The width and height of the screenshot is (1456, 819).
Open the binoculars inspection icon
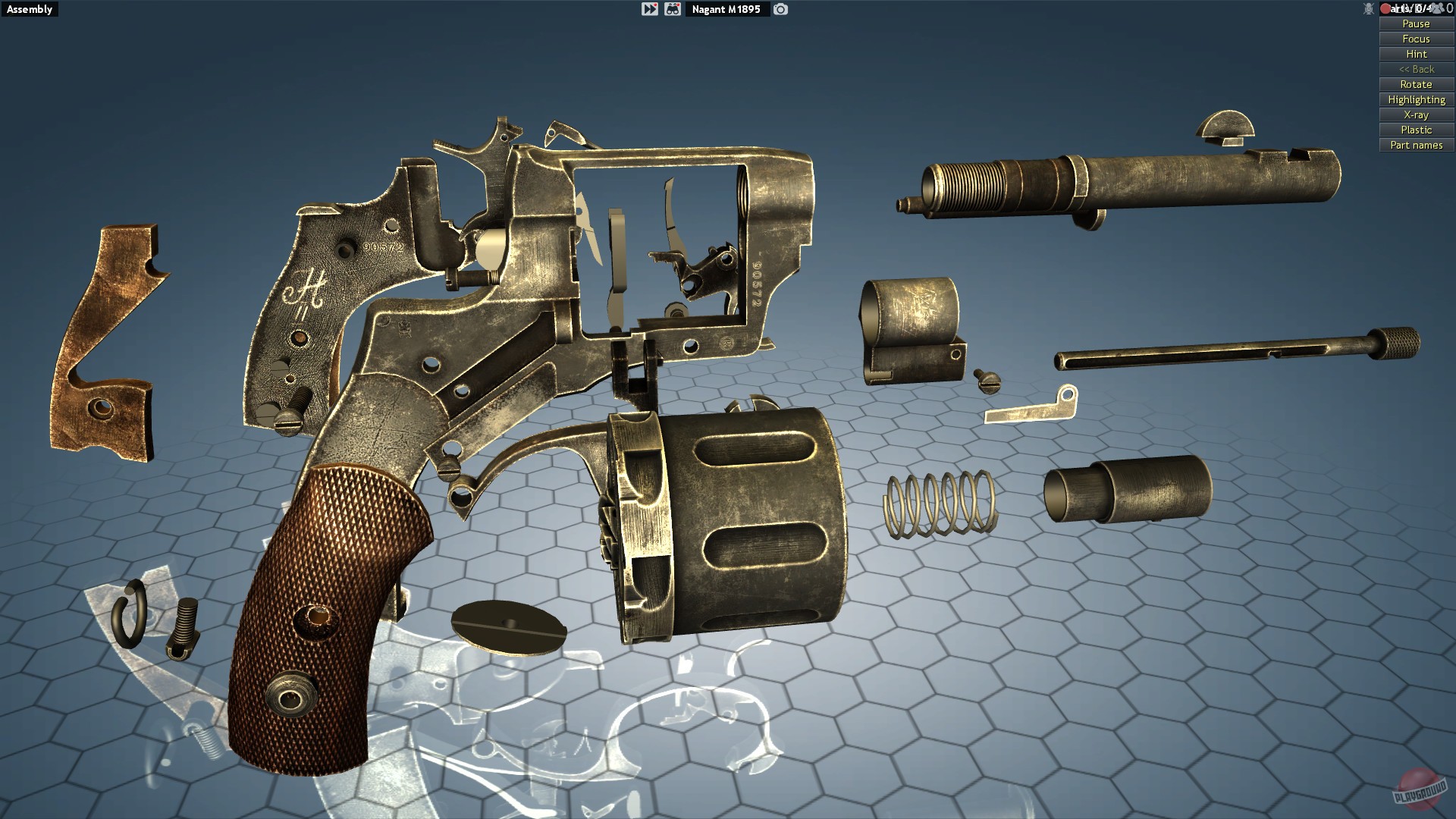point(671,9)
